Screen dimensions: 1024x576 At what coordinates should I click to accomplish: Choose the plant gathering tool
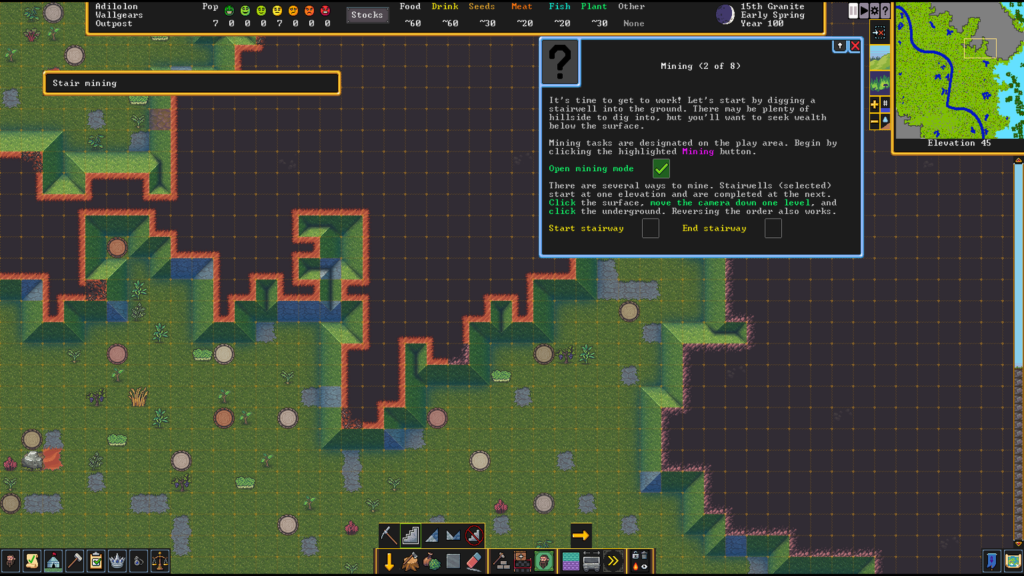click(x=432, y=561)
